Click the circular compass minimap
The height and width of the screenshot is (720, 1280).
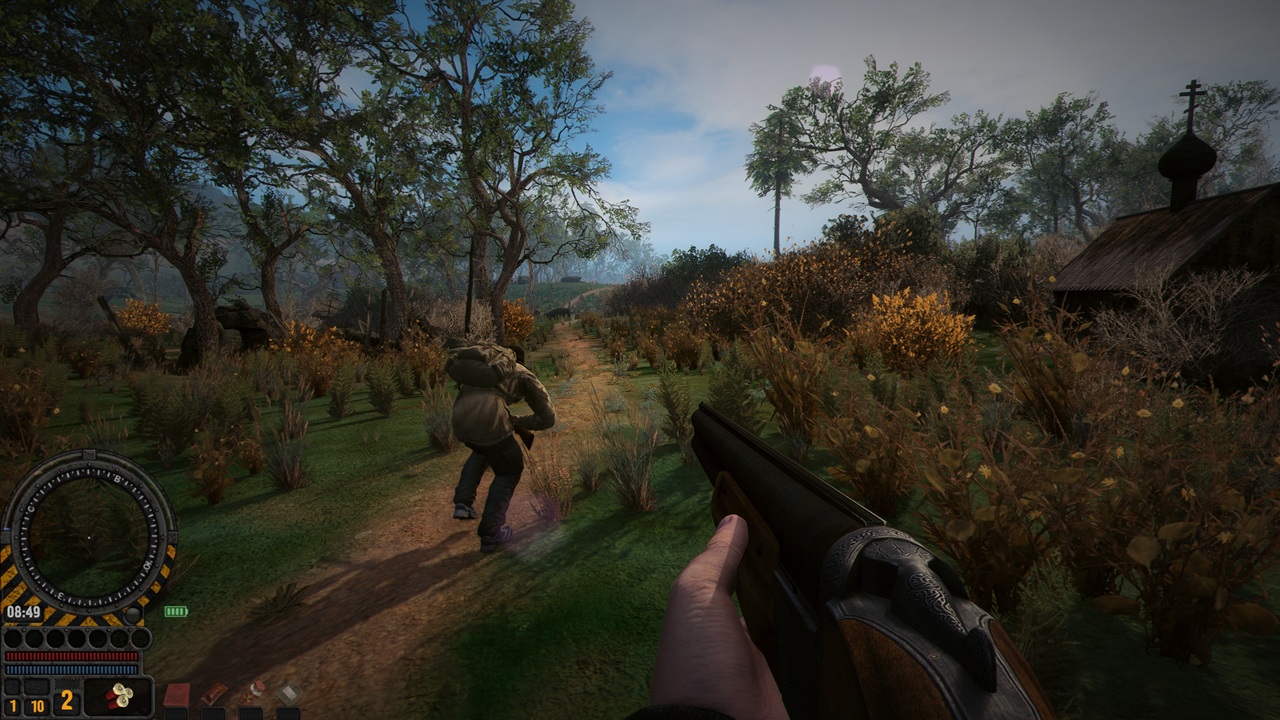tap(88, 536)
